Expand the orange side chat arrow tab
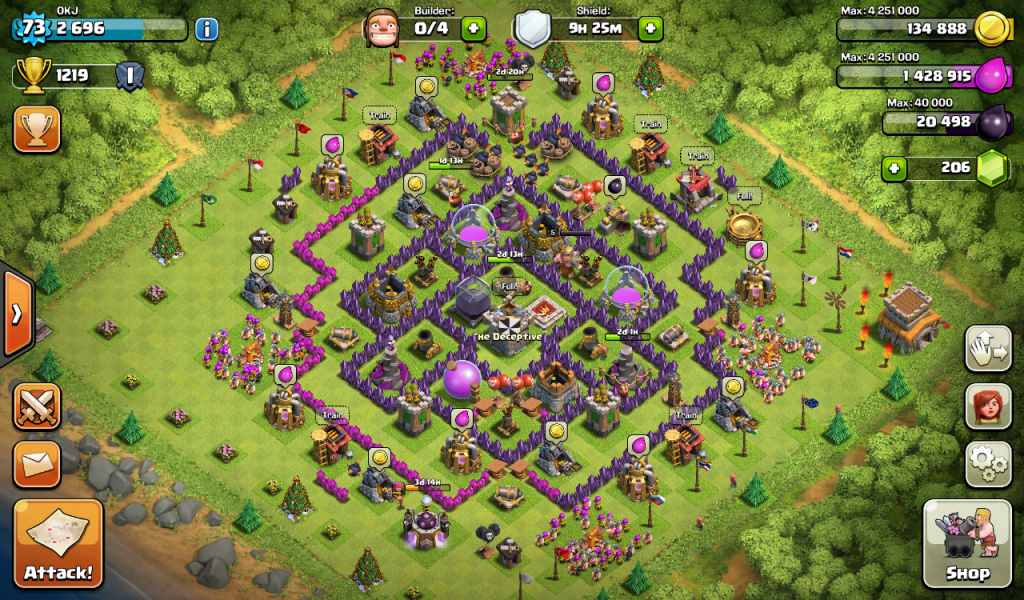This screenshot has width=1024, height=600. click(x=16, y=314)
